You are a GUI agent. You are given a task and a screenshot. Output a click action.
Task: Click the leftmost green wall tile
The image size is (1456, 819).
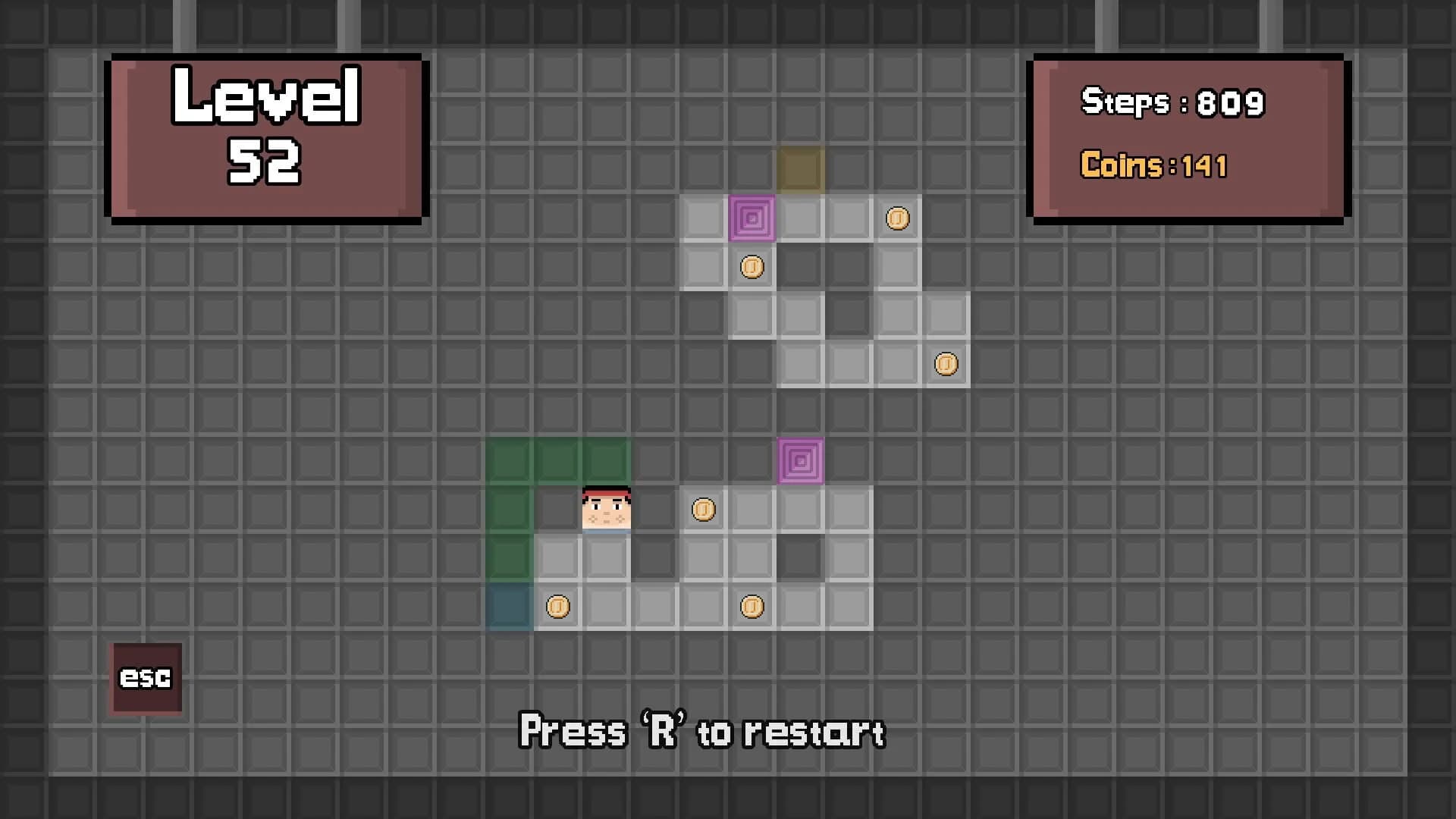coord(509,509)
